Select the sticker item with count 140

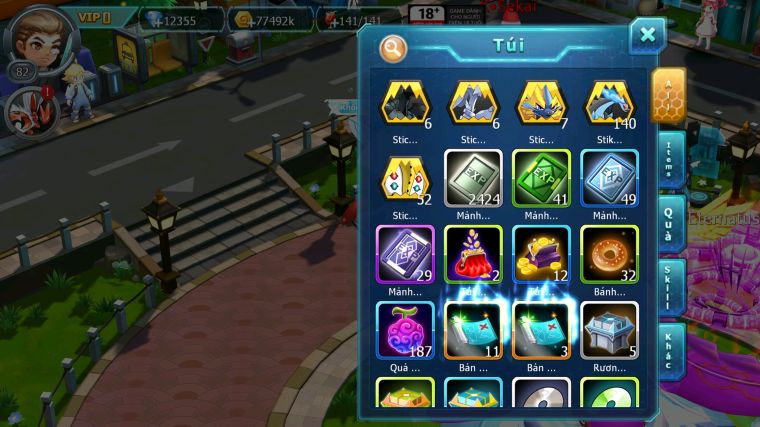609,104
